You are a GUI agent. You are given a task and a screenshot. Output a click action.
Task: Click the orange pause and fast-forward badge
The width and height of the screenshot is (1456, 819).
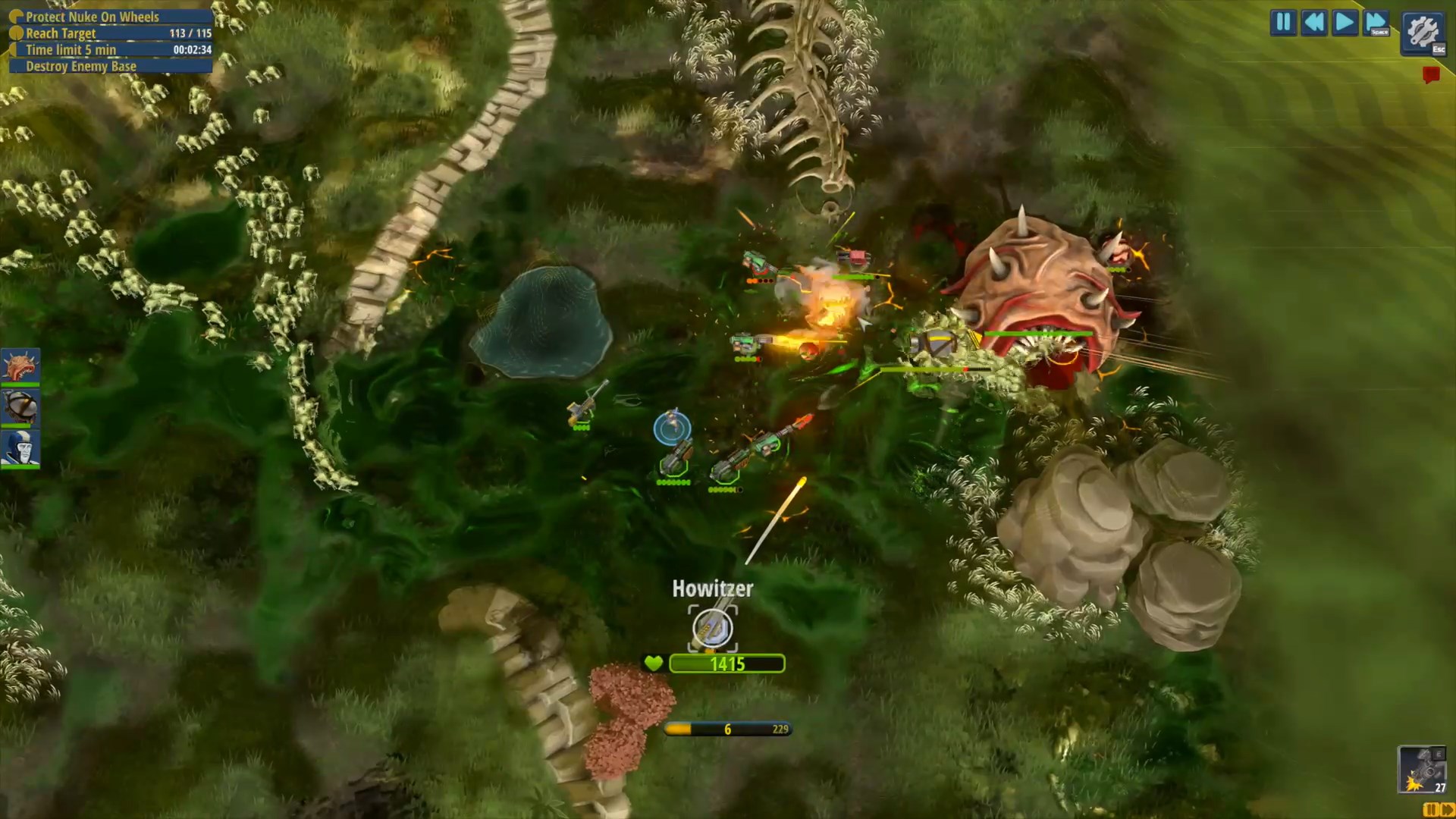tap(1439, 811)
